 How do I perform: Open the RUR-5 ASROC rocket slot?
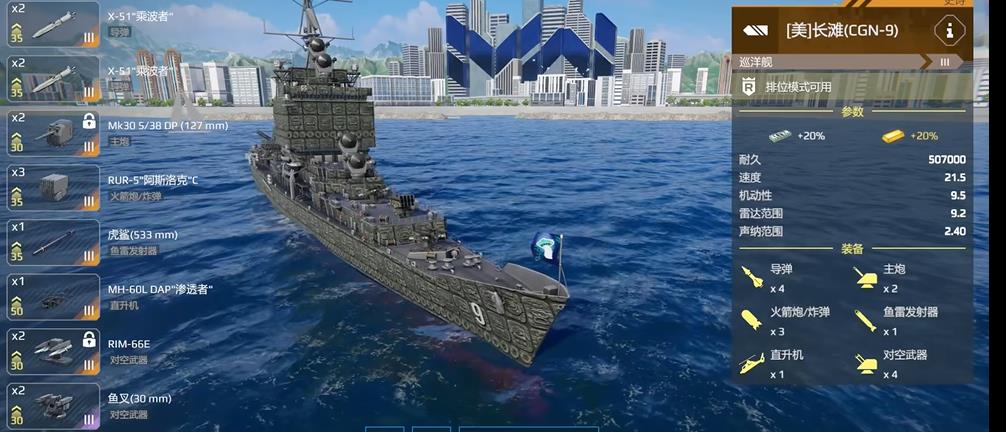[52, 189]
